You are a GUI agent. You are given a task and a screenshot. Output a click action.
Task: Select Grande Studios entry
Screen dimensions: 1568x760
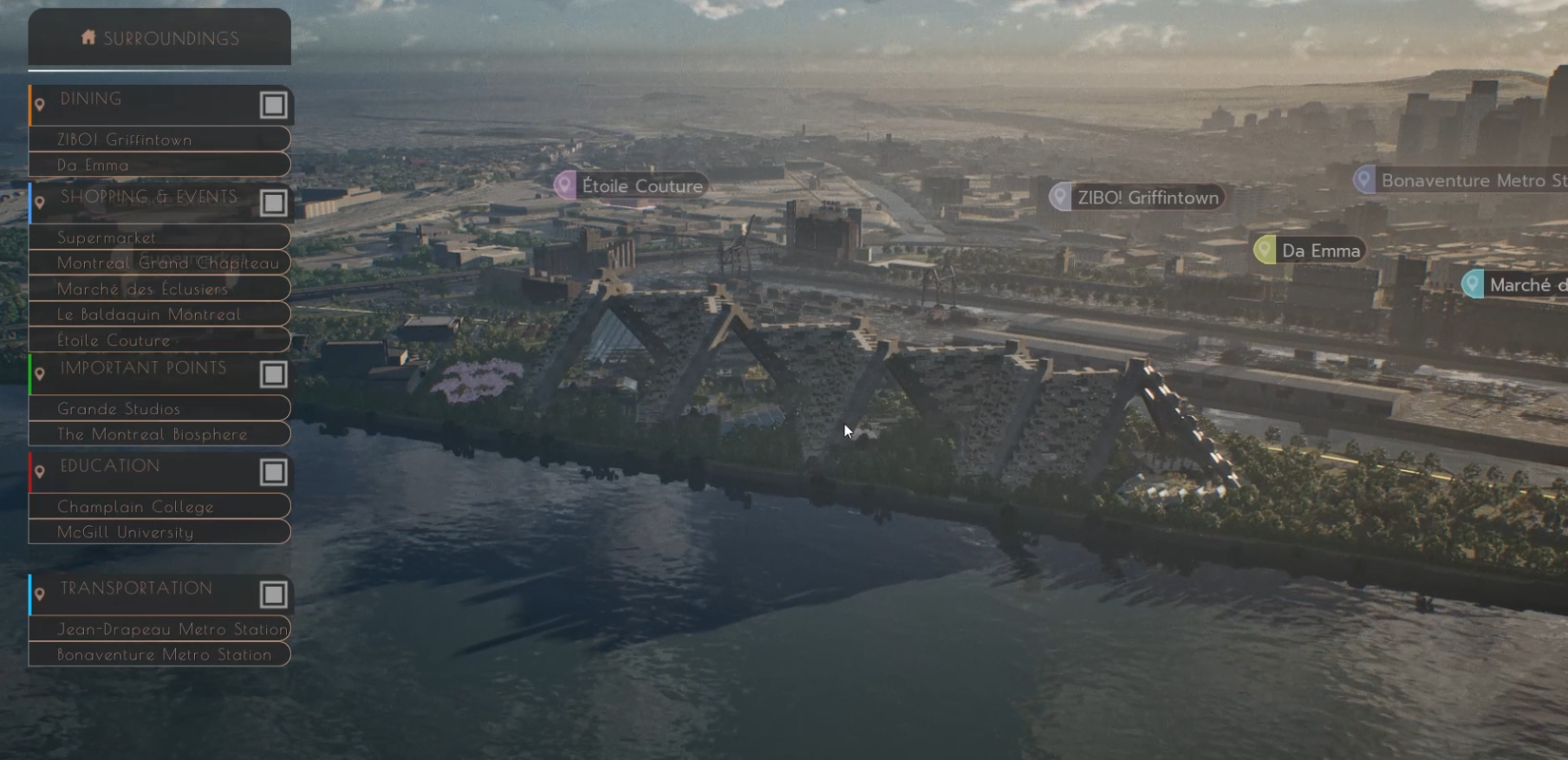click(x=159, y=409)
